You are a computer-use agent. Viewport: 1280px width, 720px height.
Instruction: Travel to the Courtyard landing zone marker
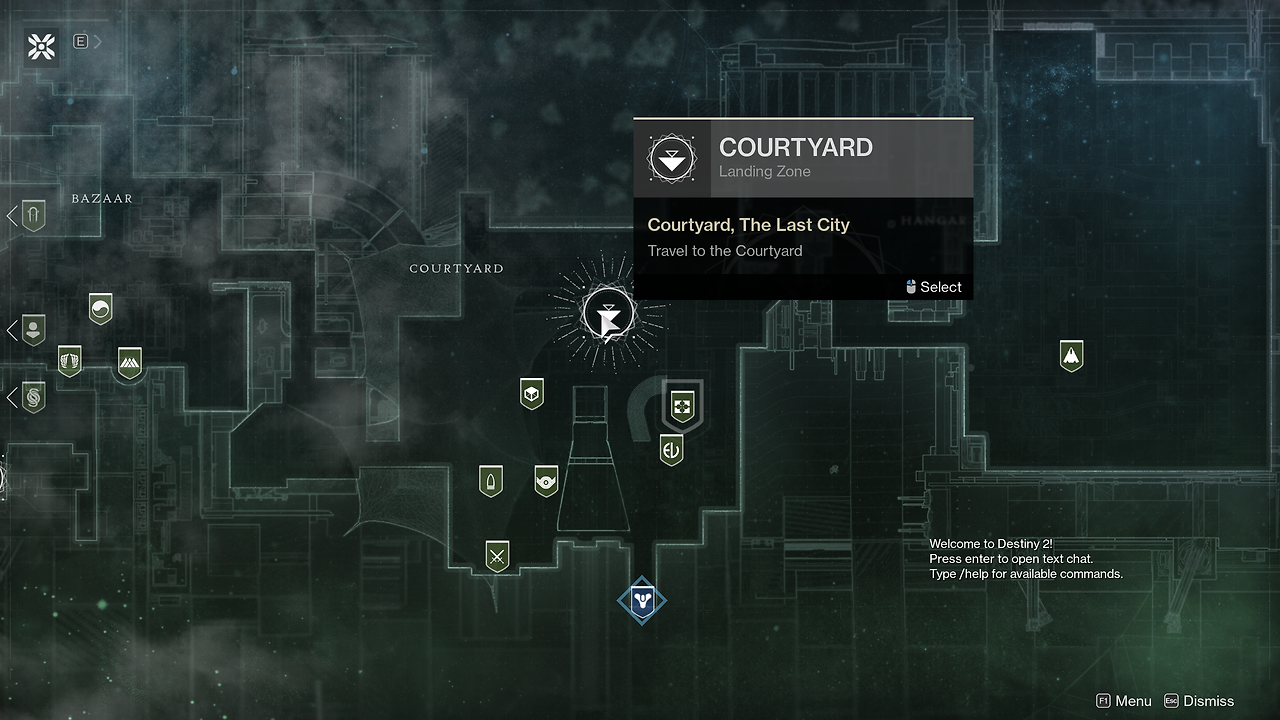(x=608, y=314)
